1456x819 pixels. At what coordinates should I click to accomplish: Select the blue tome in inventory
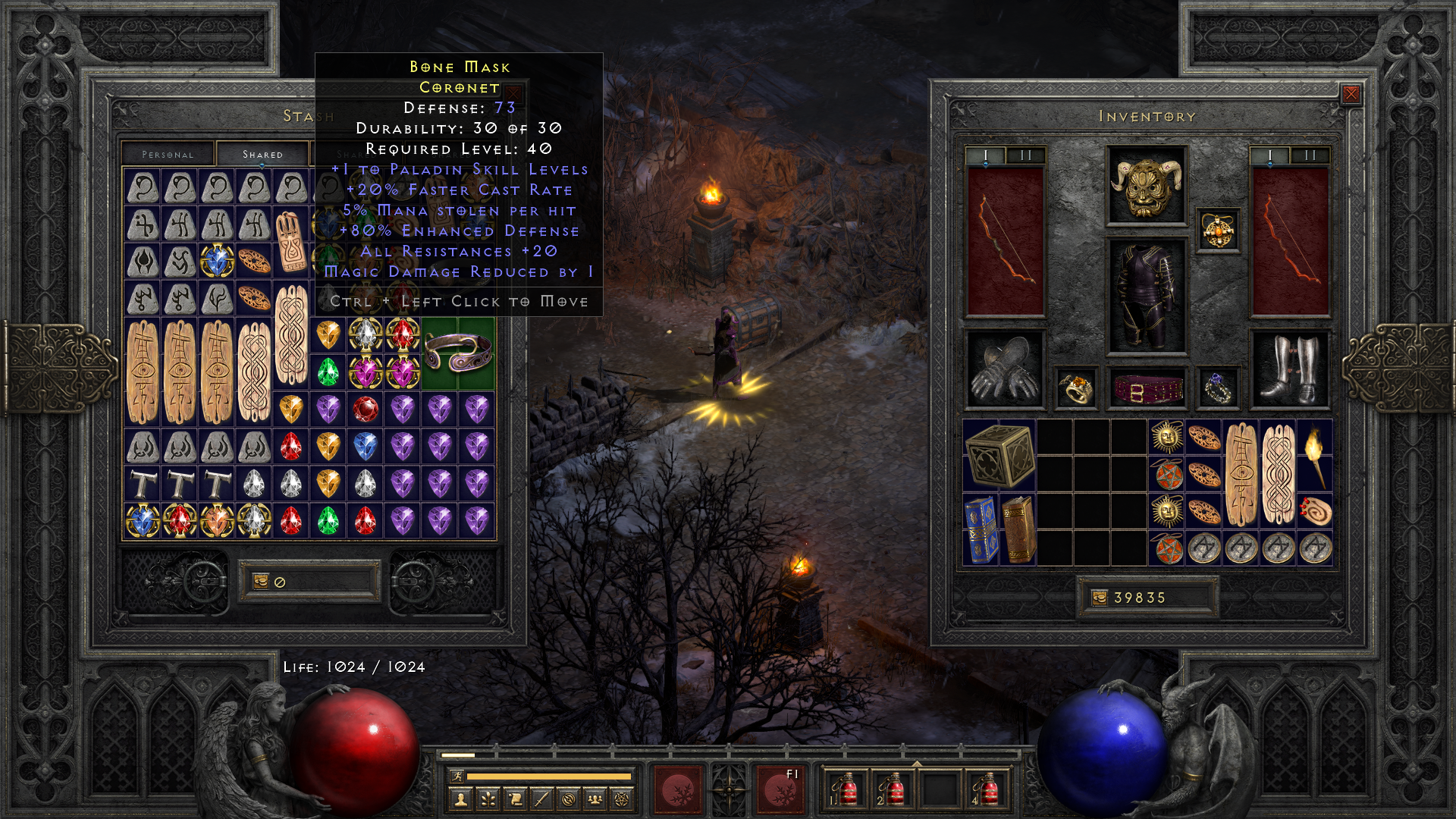[981, 529]
